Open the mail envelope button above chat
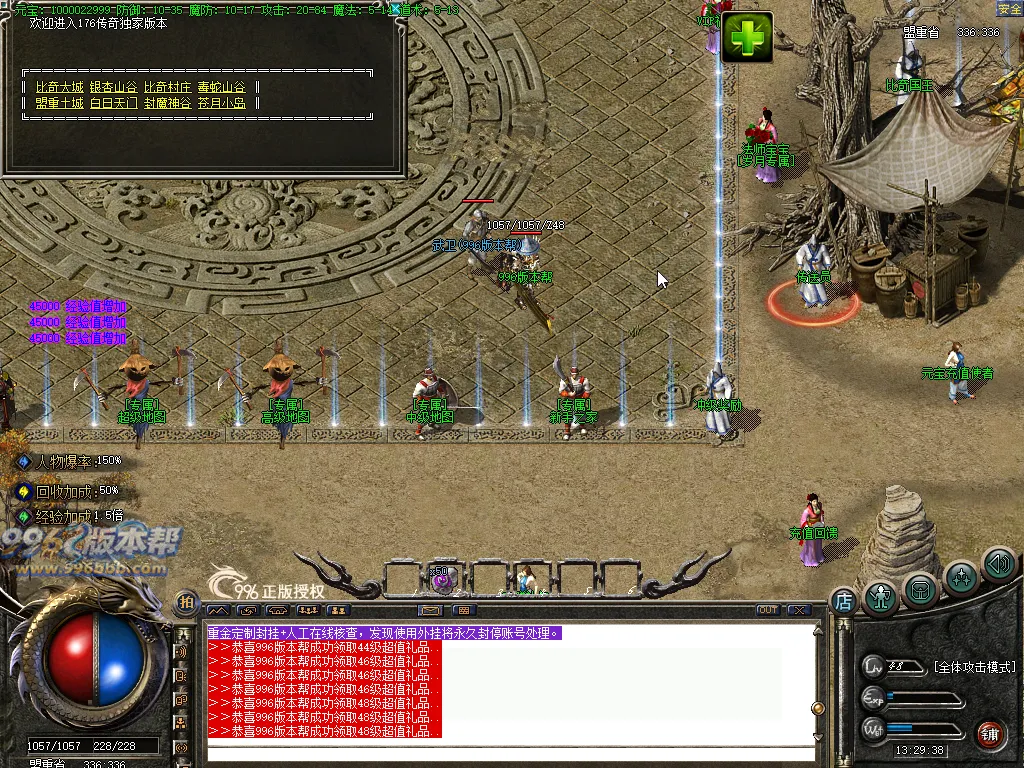The width and height of the screenshot is (1024, 768). click(432, 610)
